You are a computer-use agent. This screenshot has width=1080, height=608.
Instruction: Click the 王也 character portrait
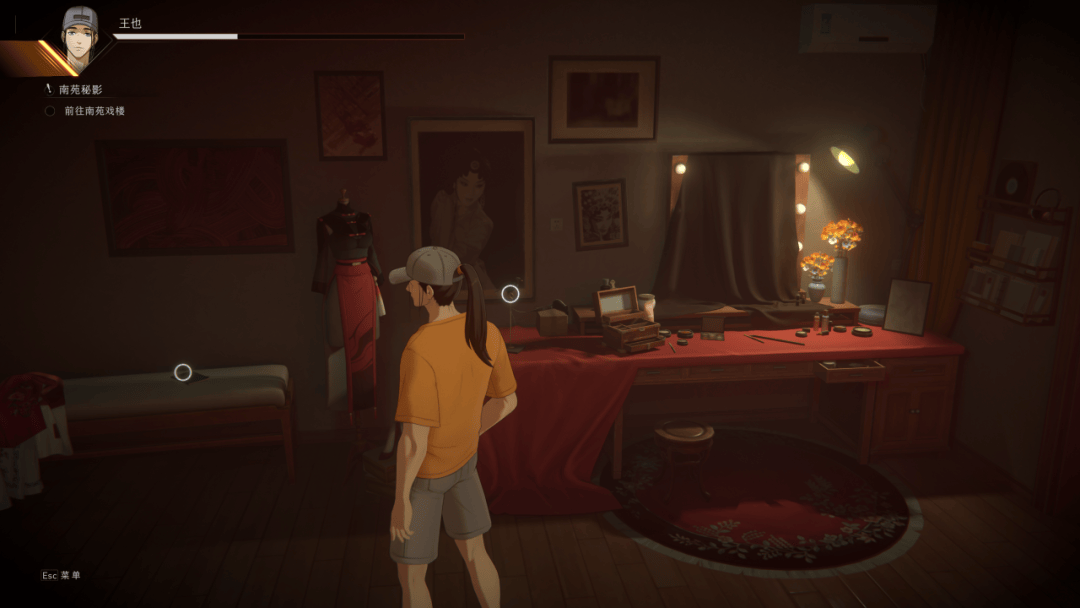[x=79, y=35]
